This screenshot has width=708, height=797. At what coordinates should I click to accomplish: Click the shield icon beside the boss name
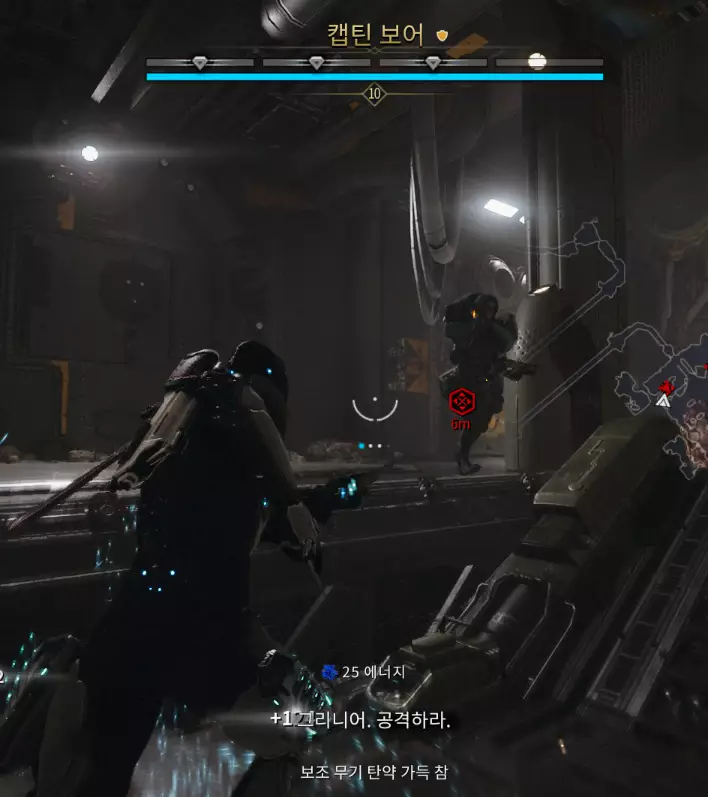point(443,36)
